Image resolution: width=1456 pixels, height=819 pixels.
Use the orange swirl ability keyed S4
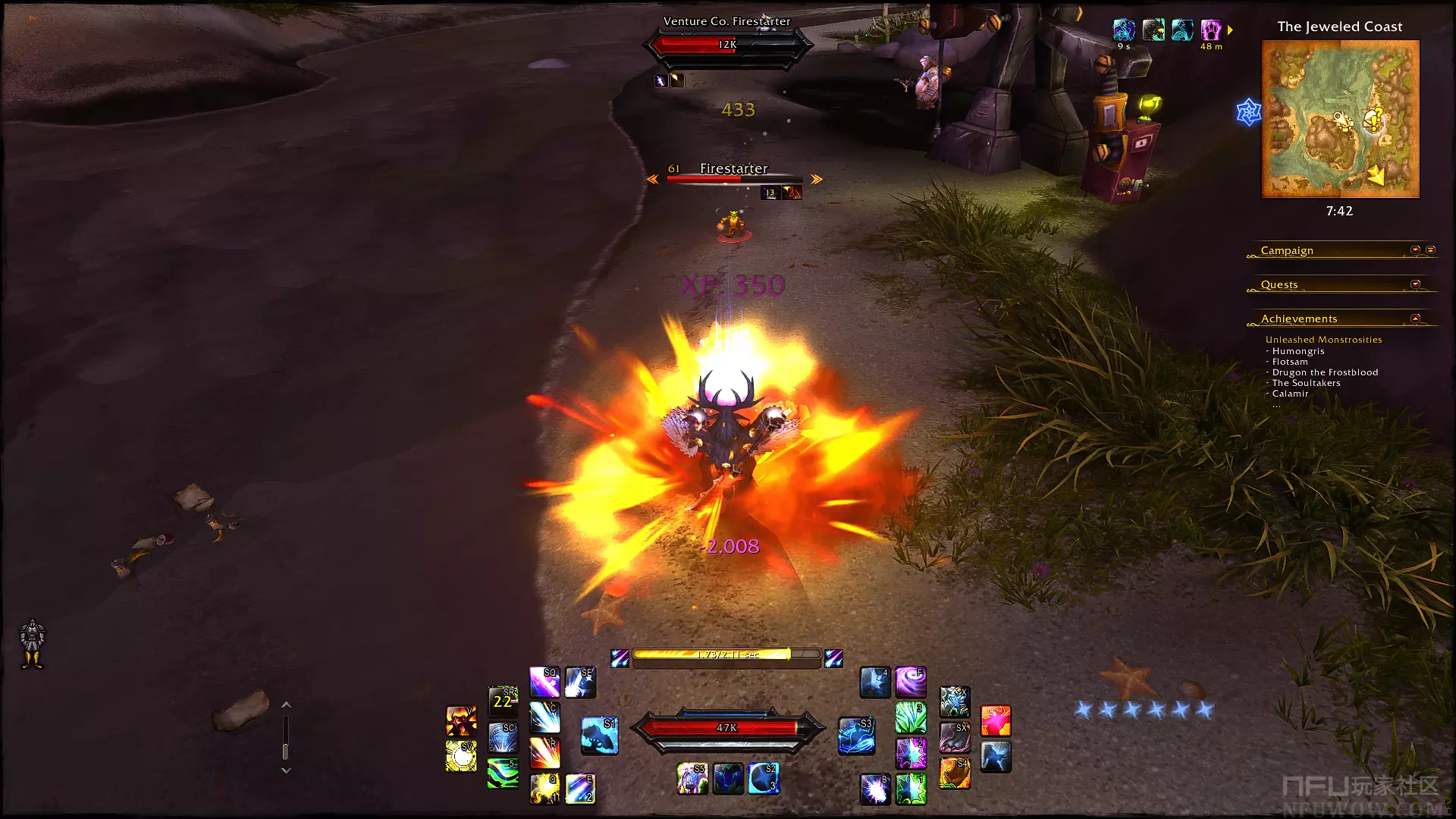pos(955,773)
